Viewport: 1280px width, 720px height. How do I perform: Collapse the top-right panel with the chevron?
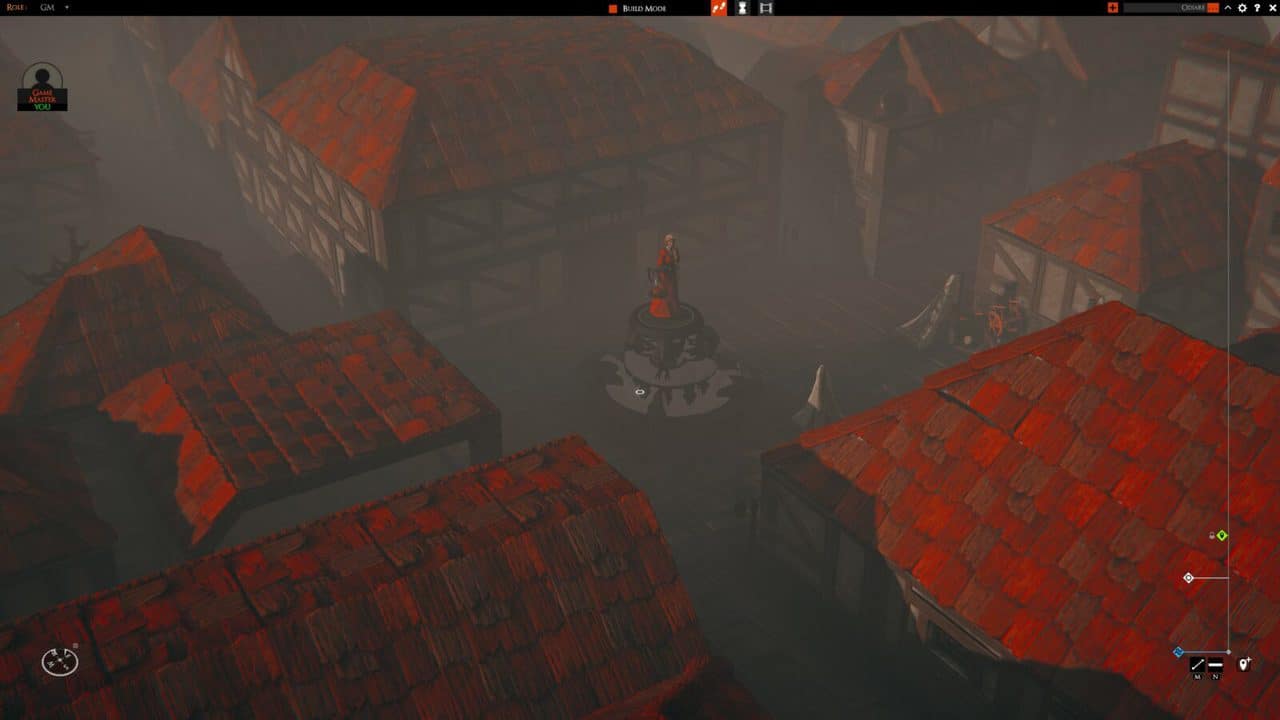pyautogui.click(x=1228, y=8)
